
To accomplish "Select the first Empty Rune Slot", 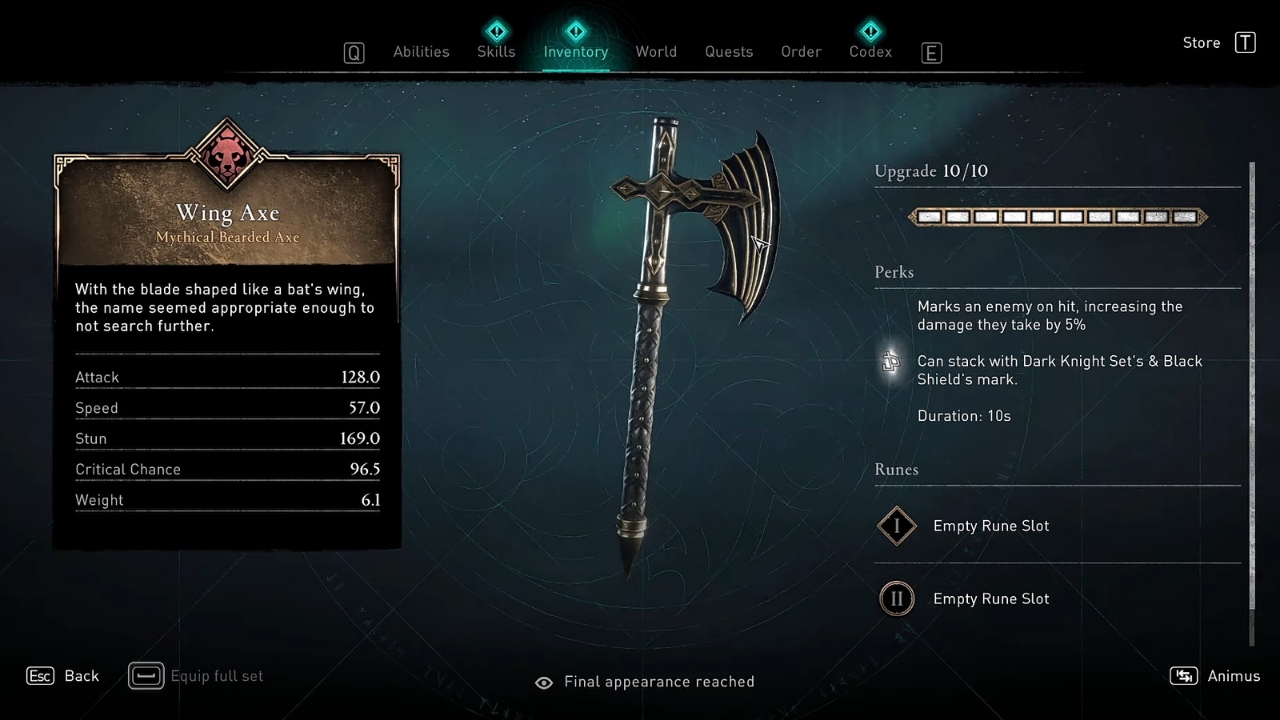I will coord(990,526).
